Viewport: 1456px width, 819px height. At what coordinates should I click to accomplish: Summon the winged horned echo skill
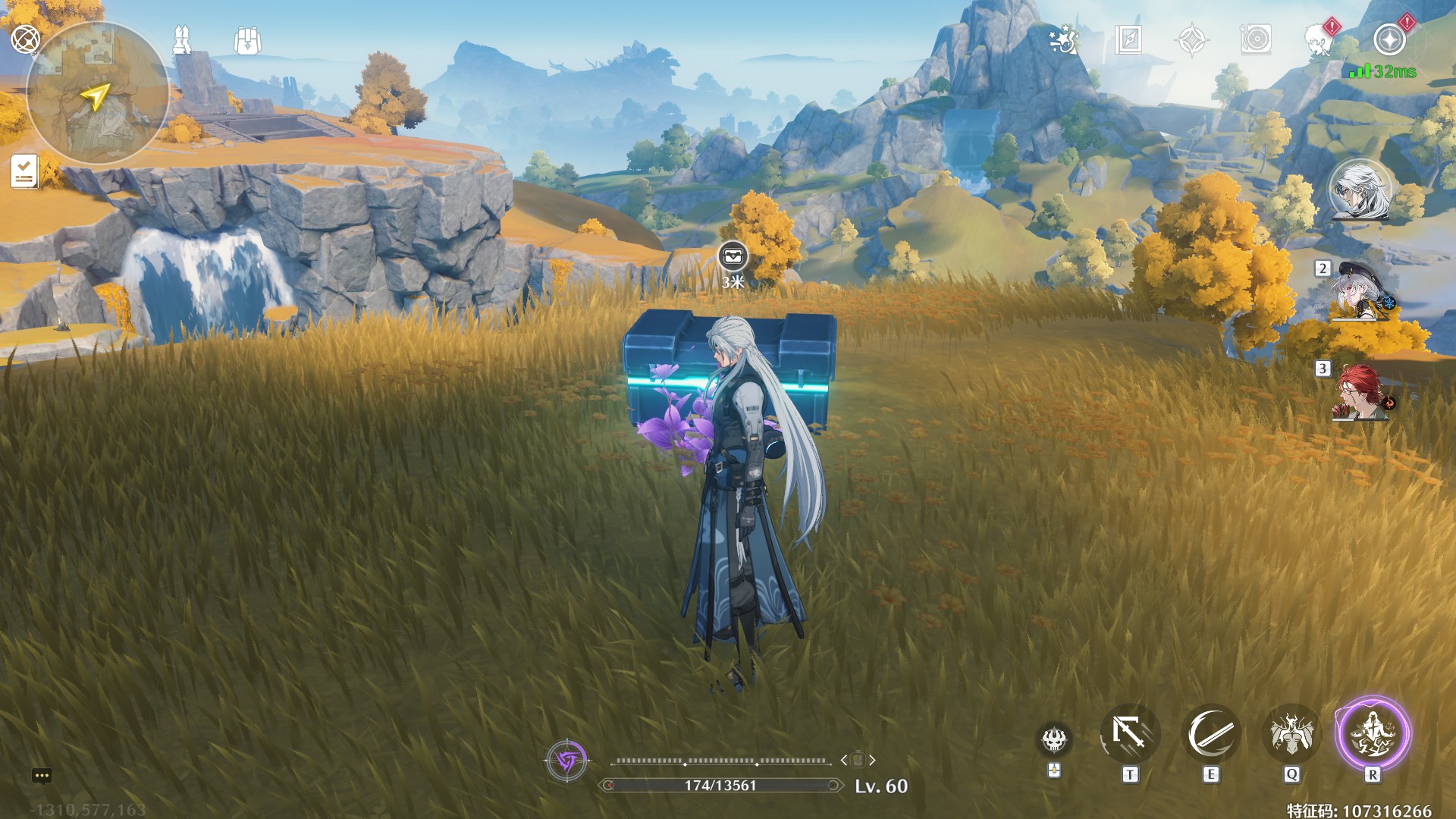tap(1291, 734)
